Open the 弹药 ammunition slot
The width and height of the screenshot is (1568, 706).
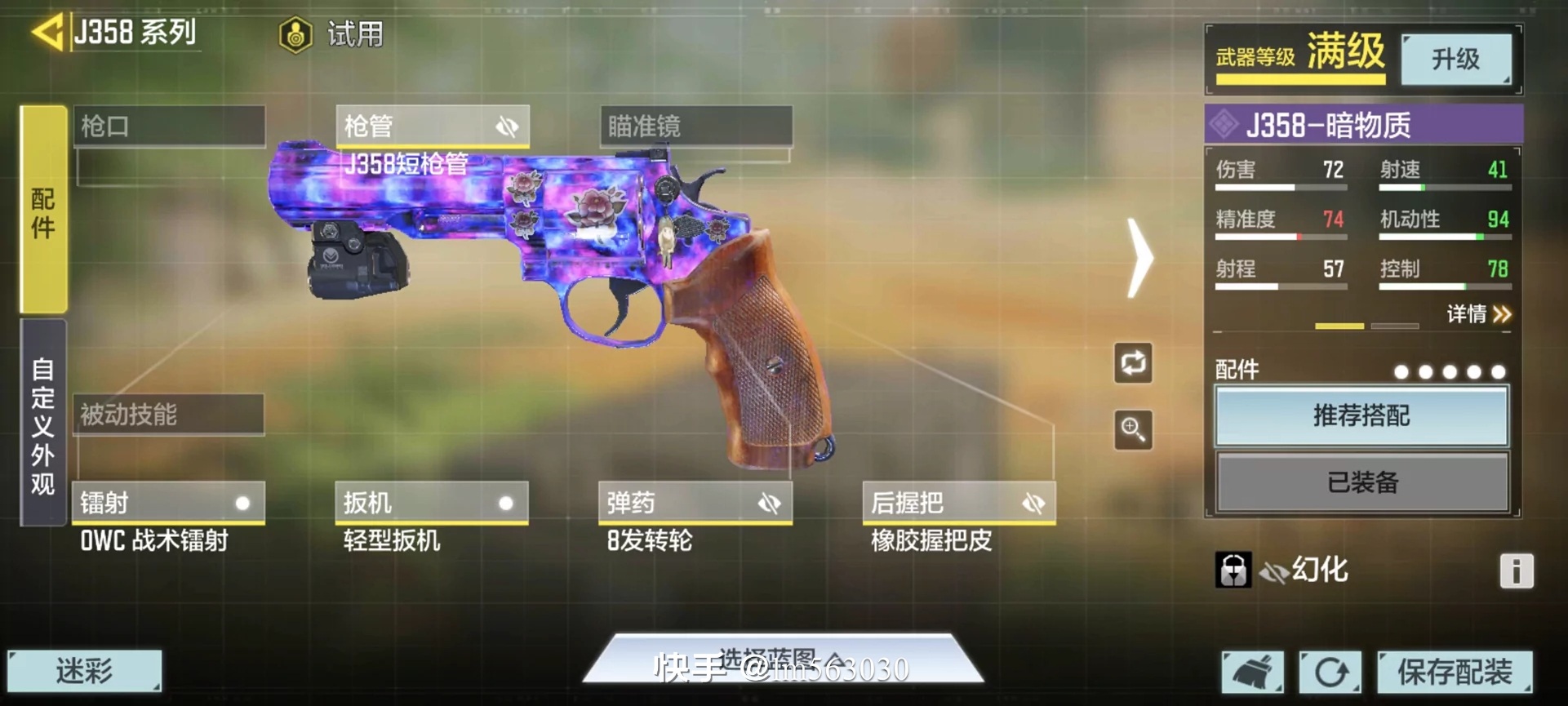coord(695,503)
